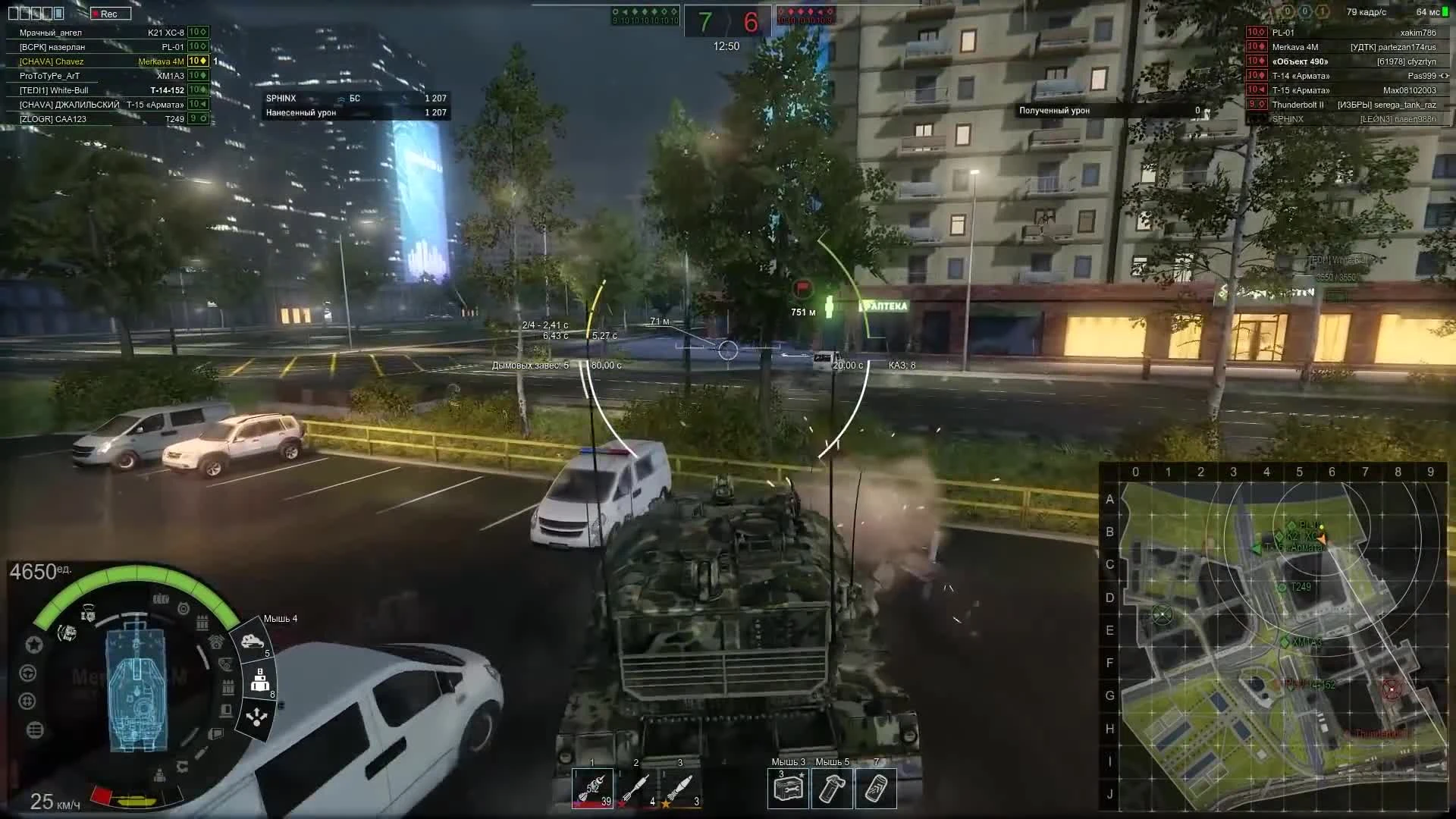Select the fire extinguisher consumable (Мышь 5)
This screenshot has width=1456, height=819.
(831, 789)
